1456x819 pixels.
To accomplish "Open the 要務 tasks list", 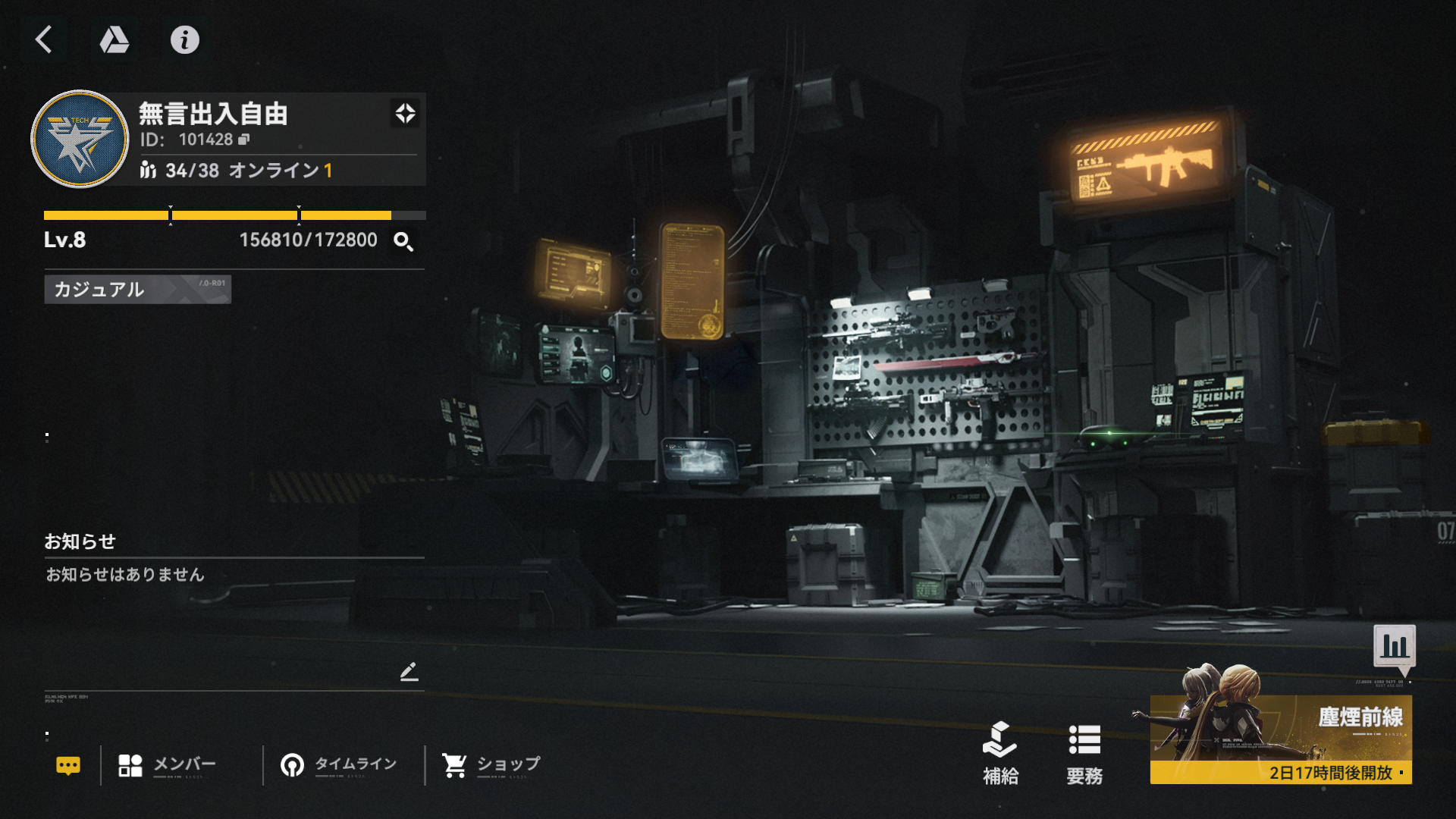I will point(1084,752).
